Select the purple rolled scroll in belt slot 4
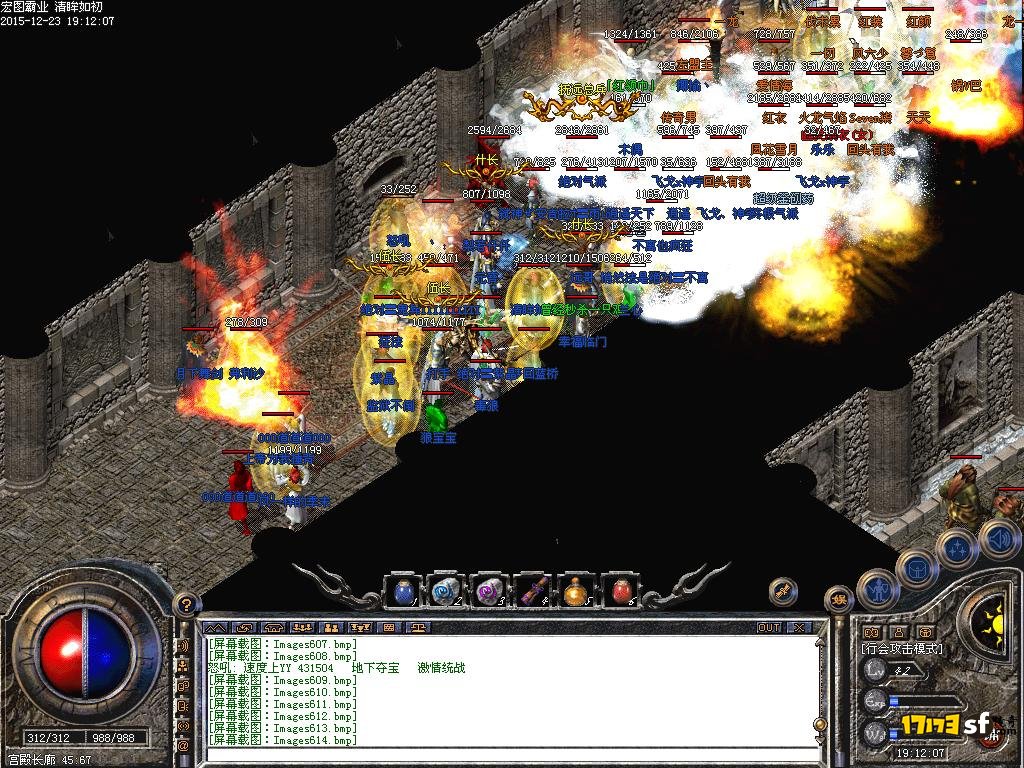 [x=530, y=591]
